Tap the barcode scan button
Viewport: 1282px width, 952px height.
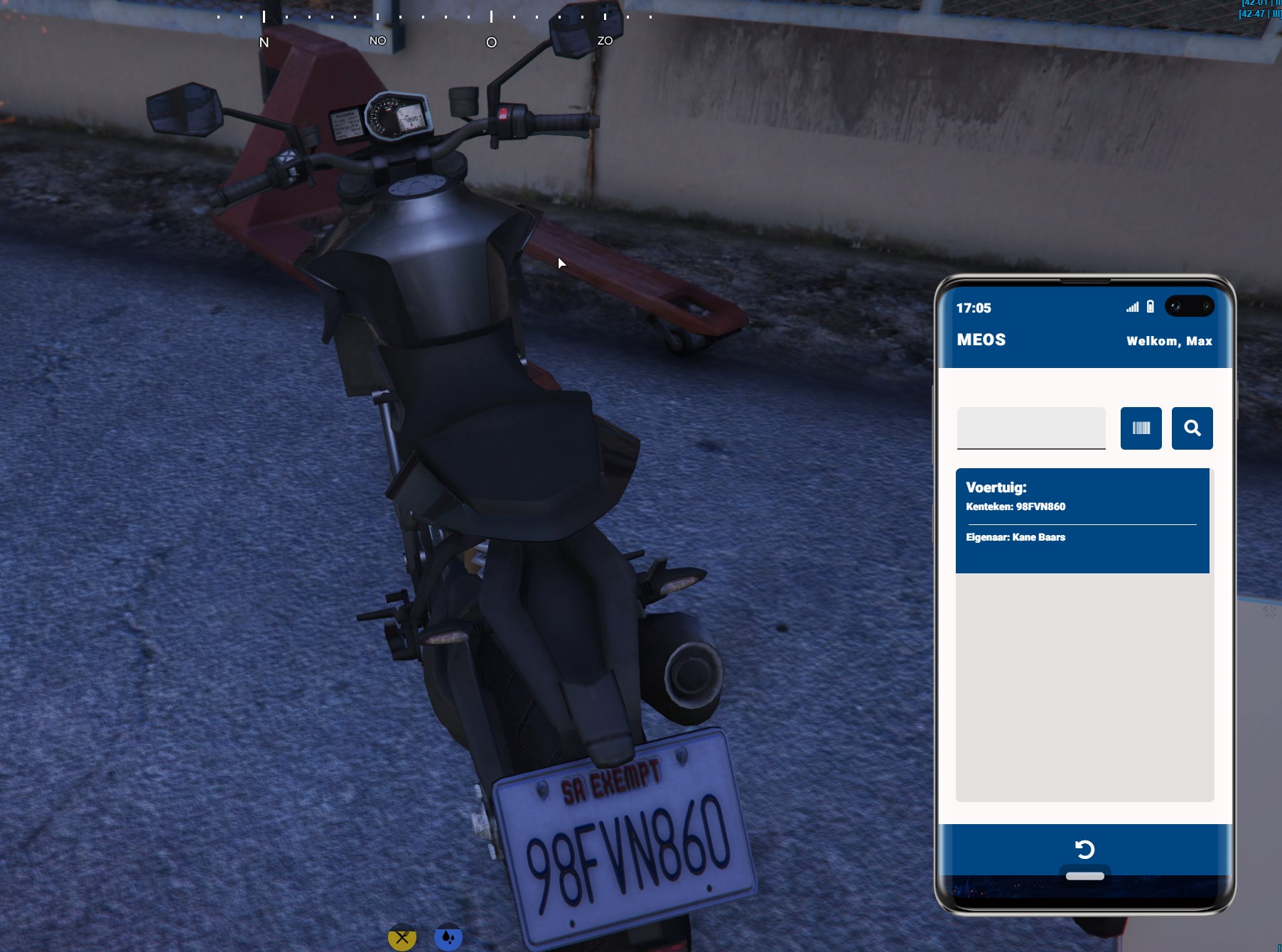coord(1141,428)
